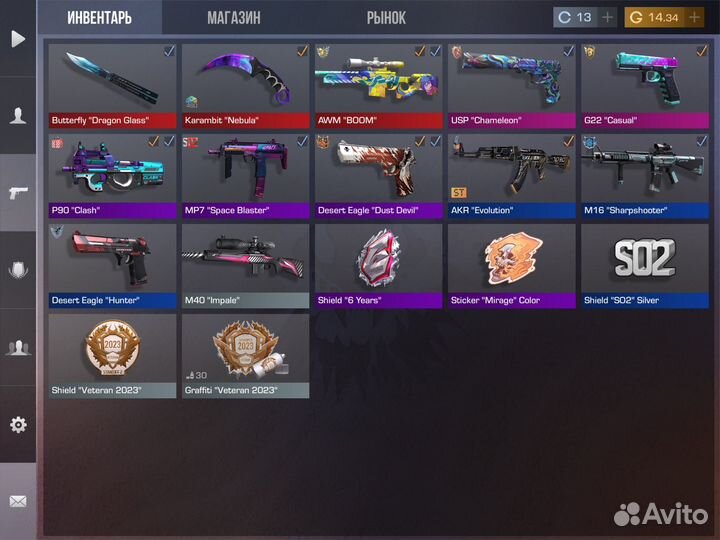Pick the Desert Eagle "Dust Devil" skin
Screen dimensions: 720x540
coord(378,175)
